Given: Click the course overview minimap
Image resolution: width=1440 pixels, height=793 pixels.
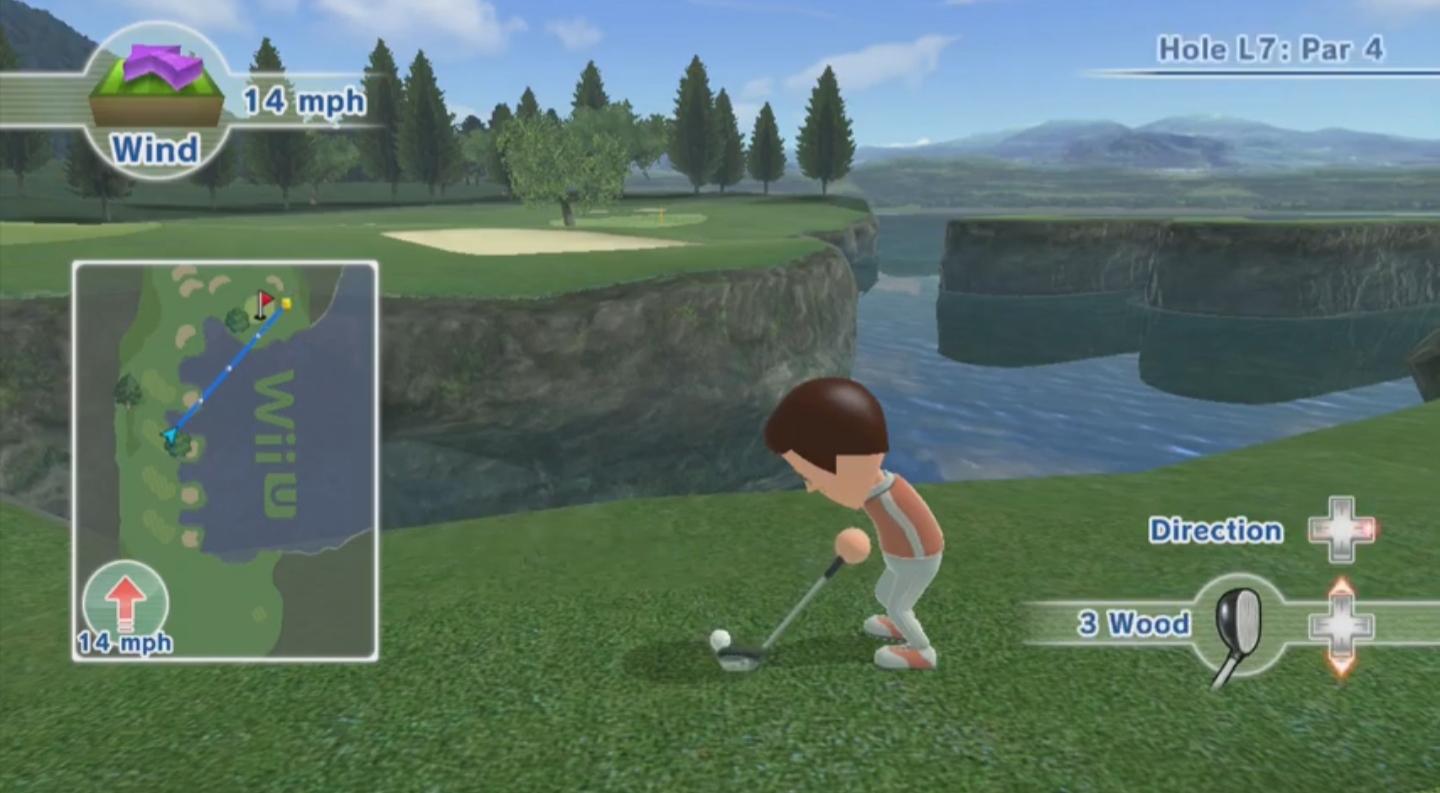Looking at the screenshot, I should click(x=225, y=460).
